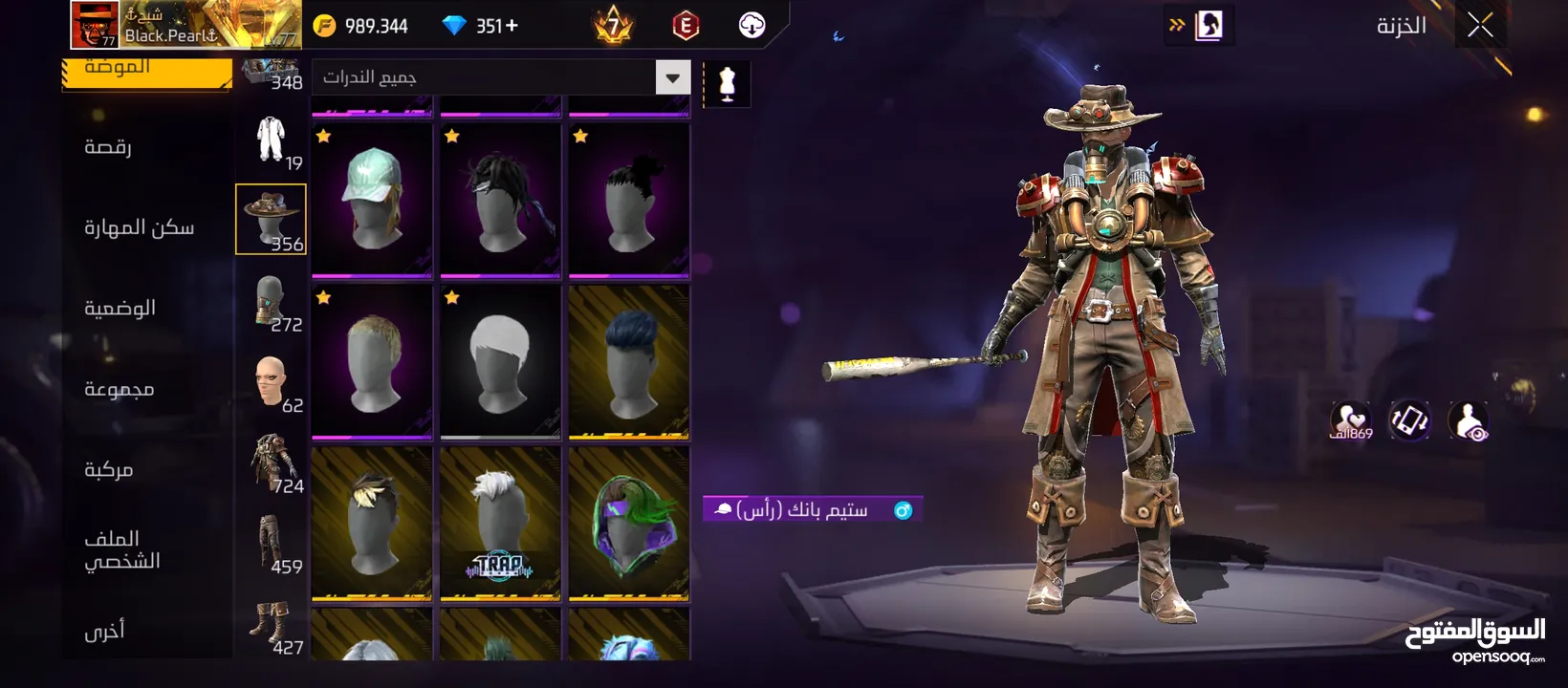Open the white jumpsuit subcategory tab
The image size is (1568, 688).
271,140
